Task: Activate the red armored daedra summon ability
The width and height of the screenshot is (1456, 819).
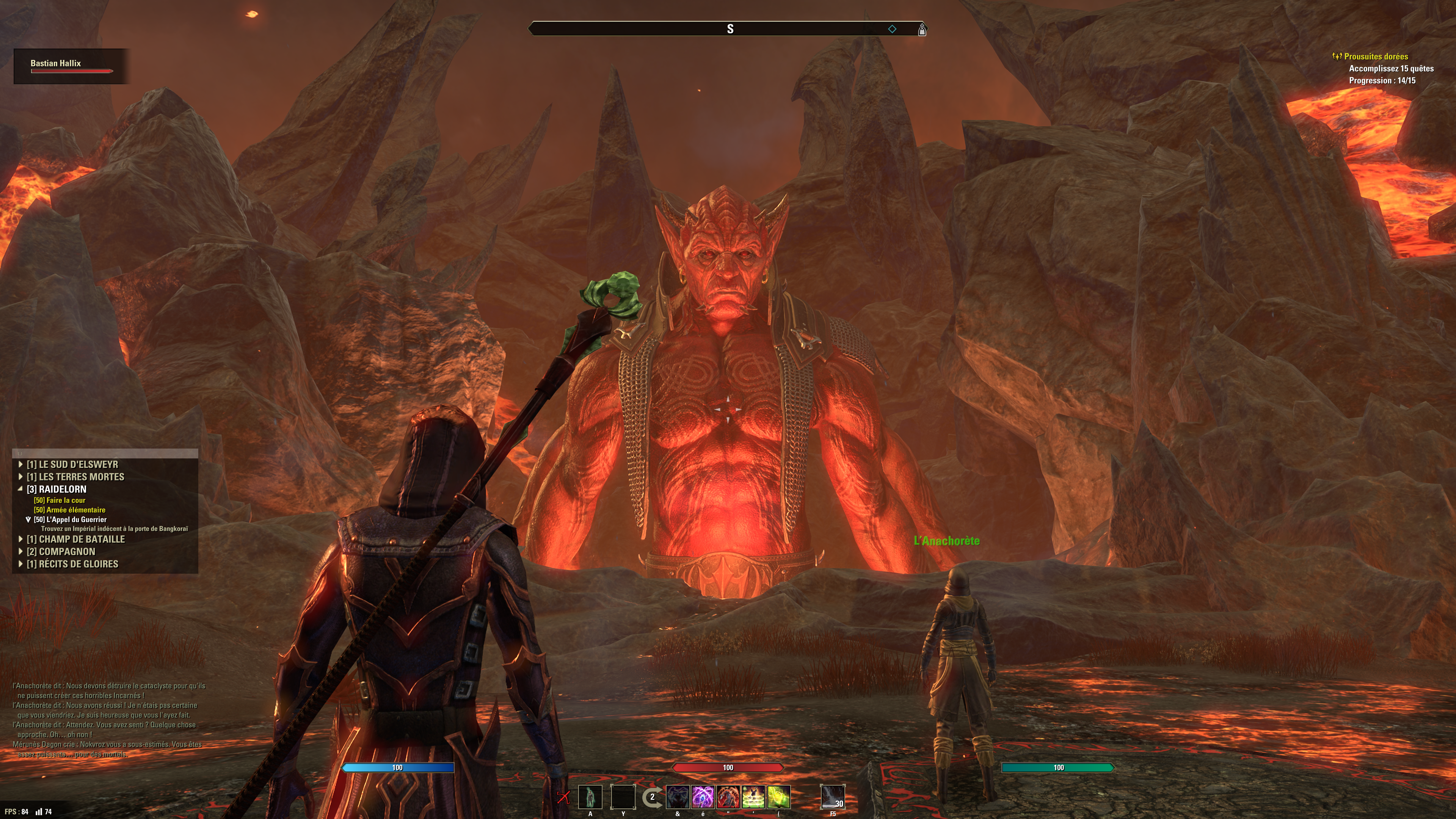Action: point(728,797)
